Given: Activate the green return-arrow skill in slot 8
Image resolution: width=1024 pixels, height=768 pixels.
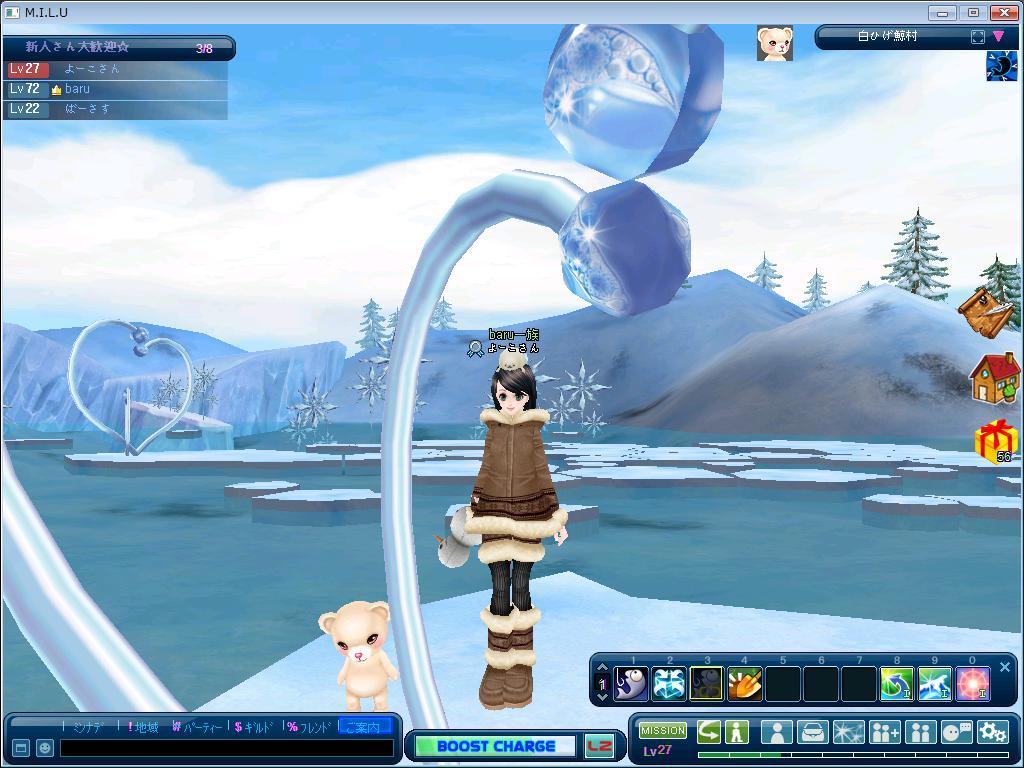Looking at the screenshot, I should point(896,684).
